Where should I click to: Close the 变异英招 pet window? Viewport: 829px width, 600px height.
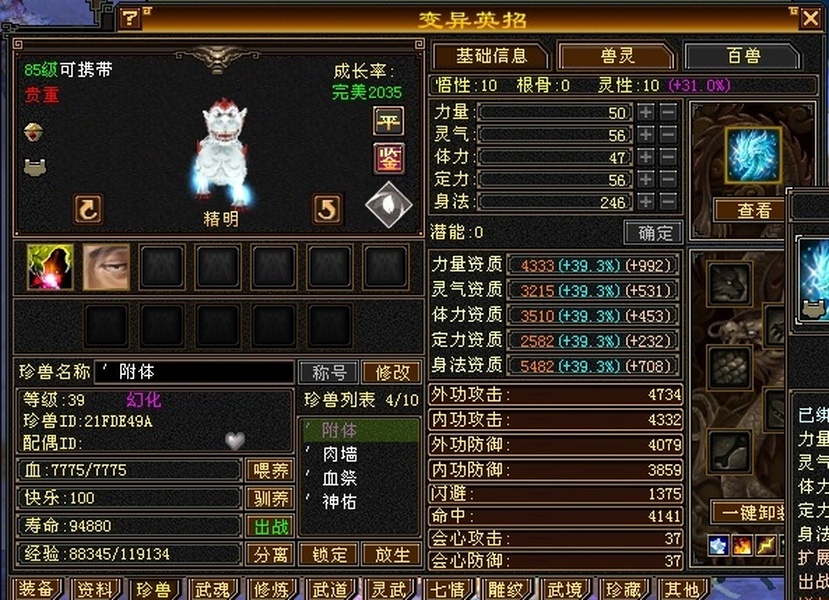(x=810, y=17)
